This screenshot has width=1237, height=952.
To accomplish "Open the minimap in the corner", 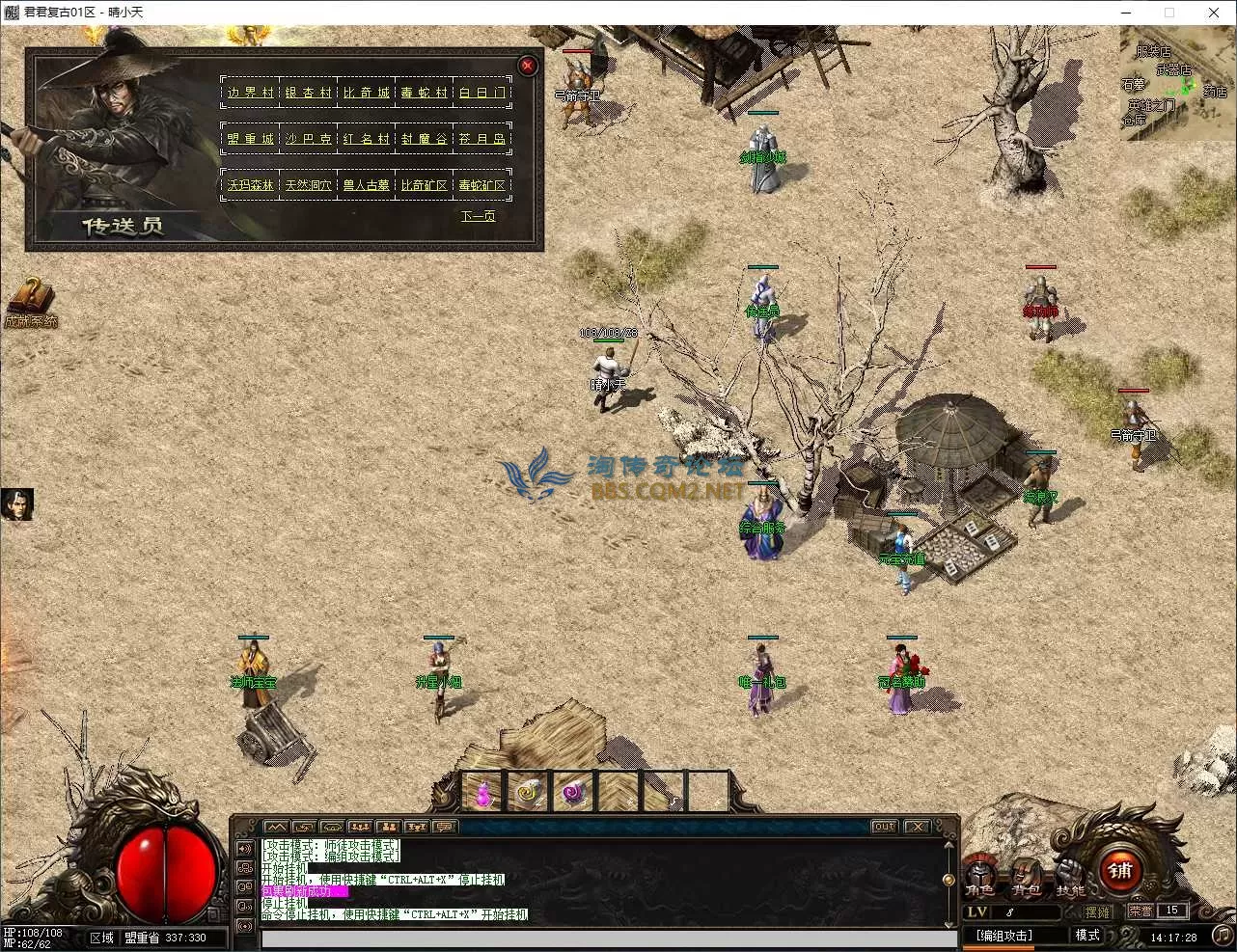I will (x=1176, y=83).
